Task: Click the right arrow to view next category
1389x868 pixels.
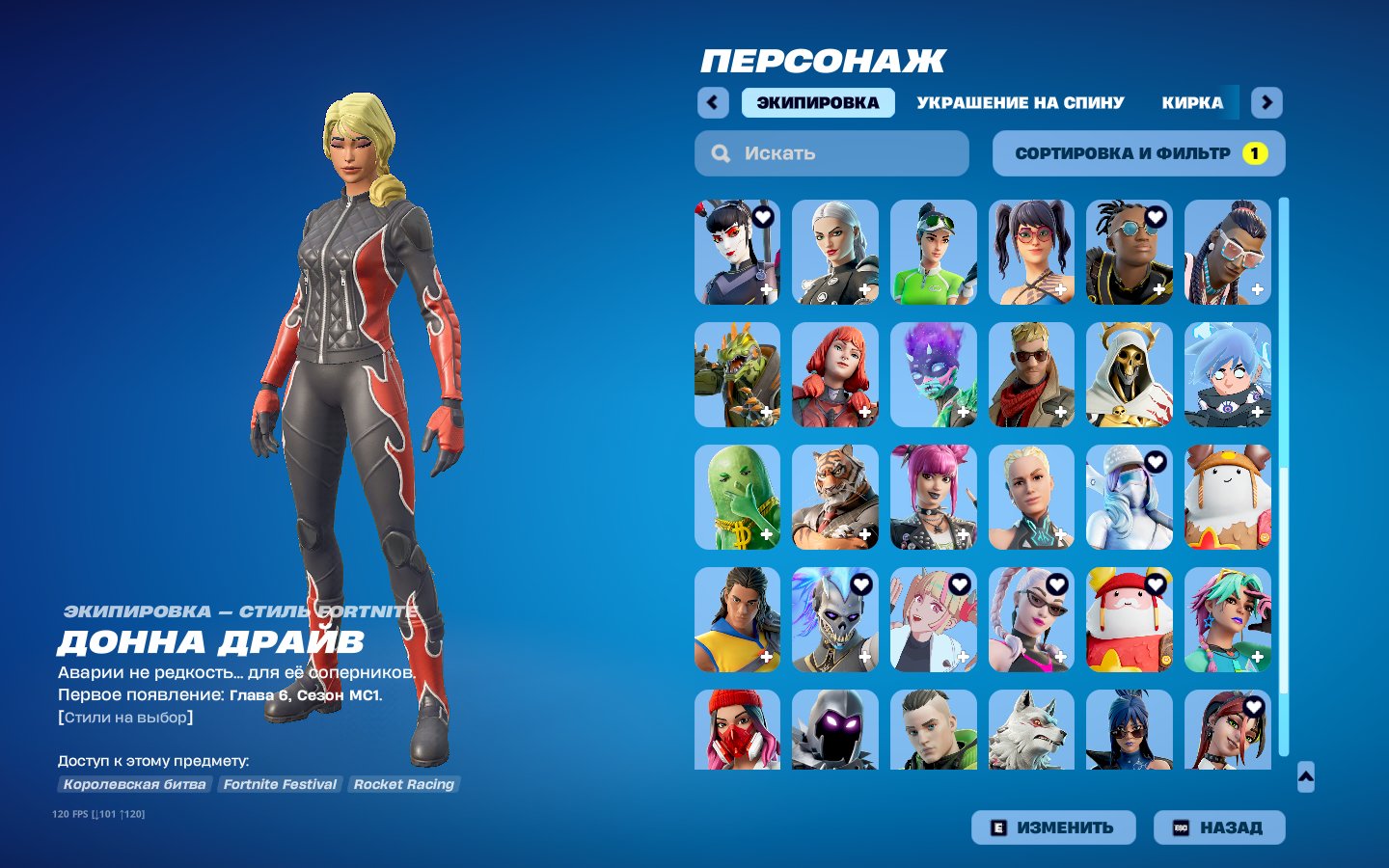Action: click(x=1266, y=102)
